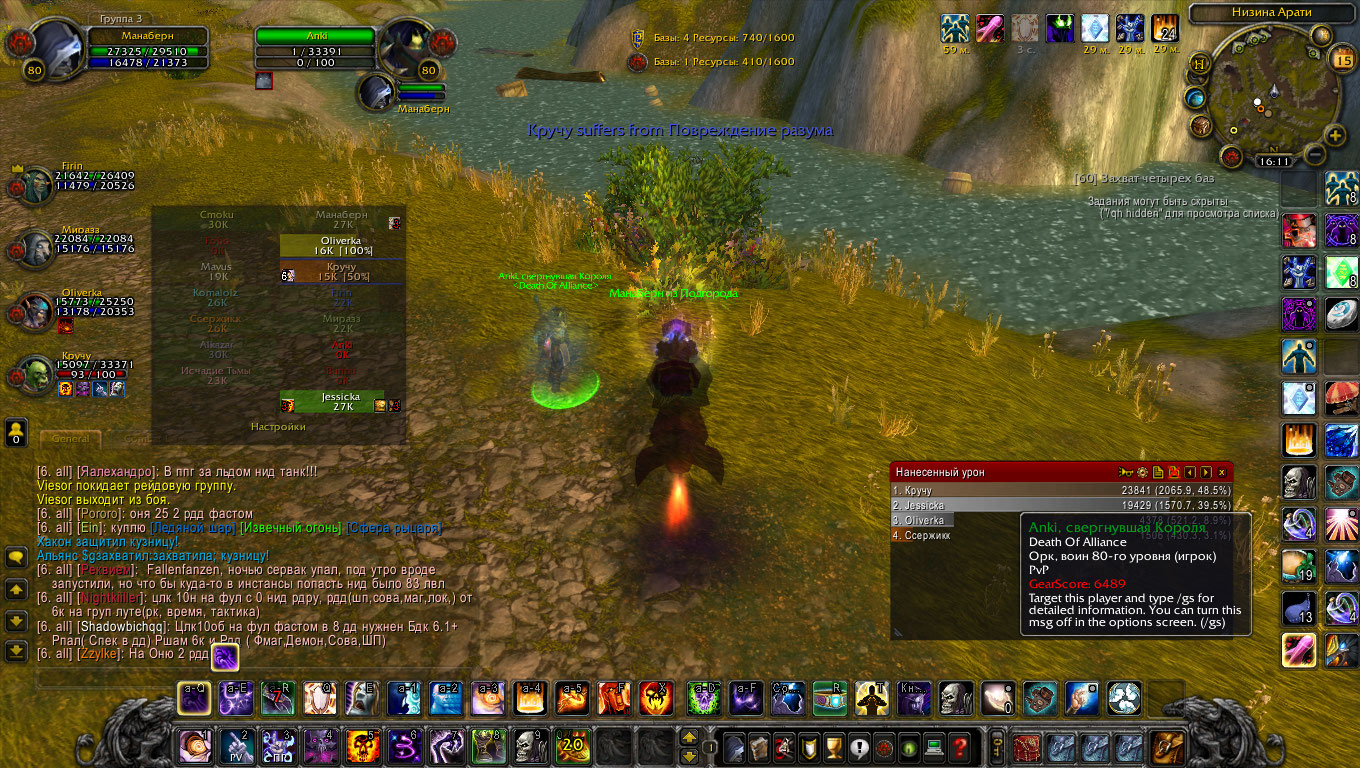Image resolution: width=1360 pixels, height=768 pixels.
Task: Open Настройки in the raid frame panel
Action: tap(278, 427)
